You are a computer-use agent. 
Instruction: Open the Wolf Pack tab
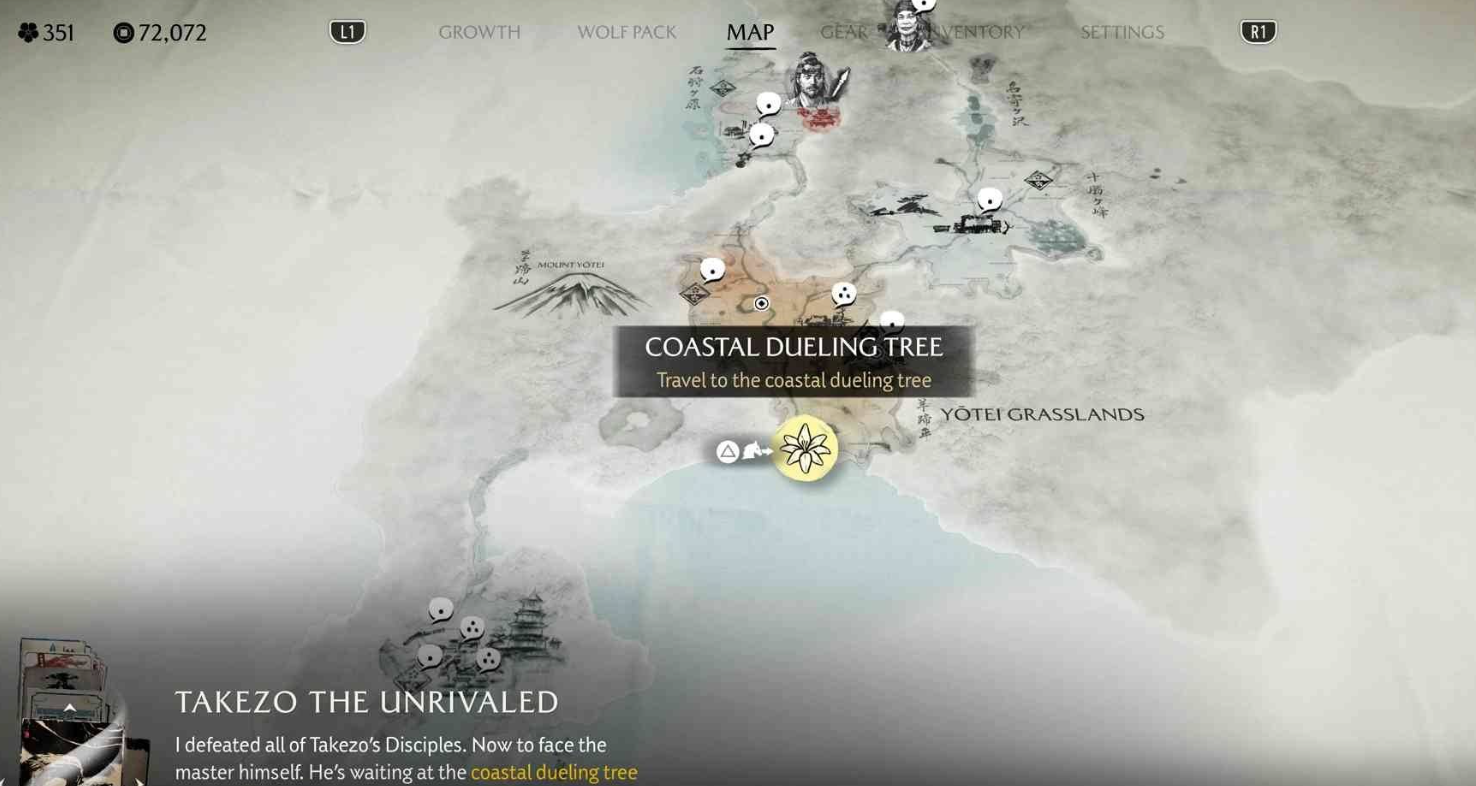[626, 32]
